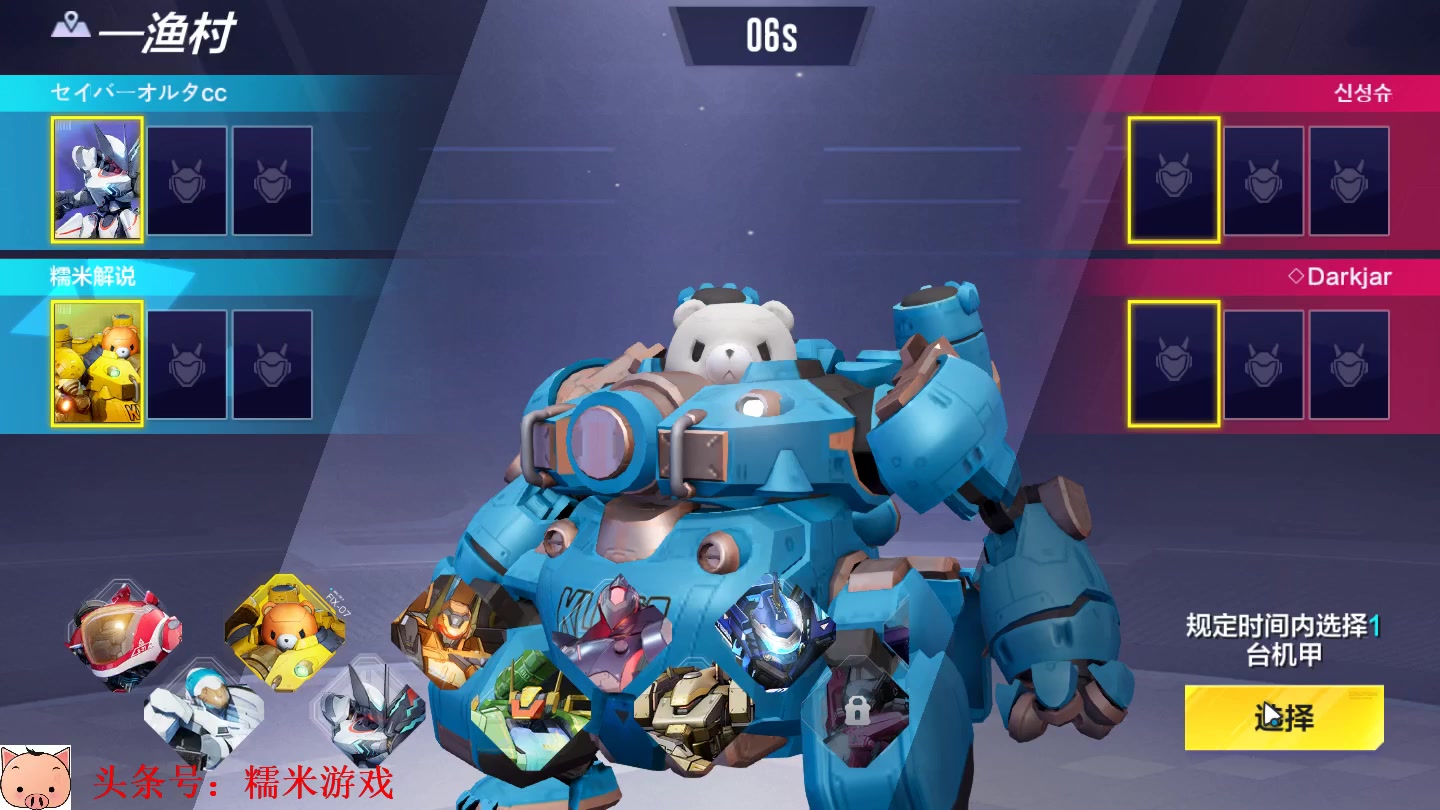Select the tan heavy tank mech

692,715
